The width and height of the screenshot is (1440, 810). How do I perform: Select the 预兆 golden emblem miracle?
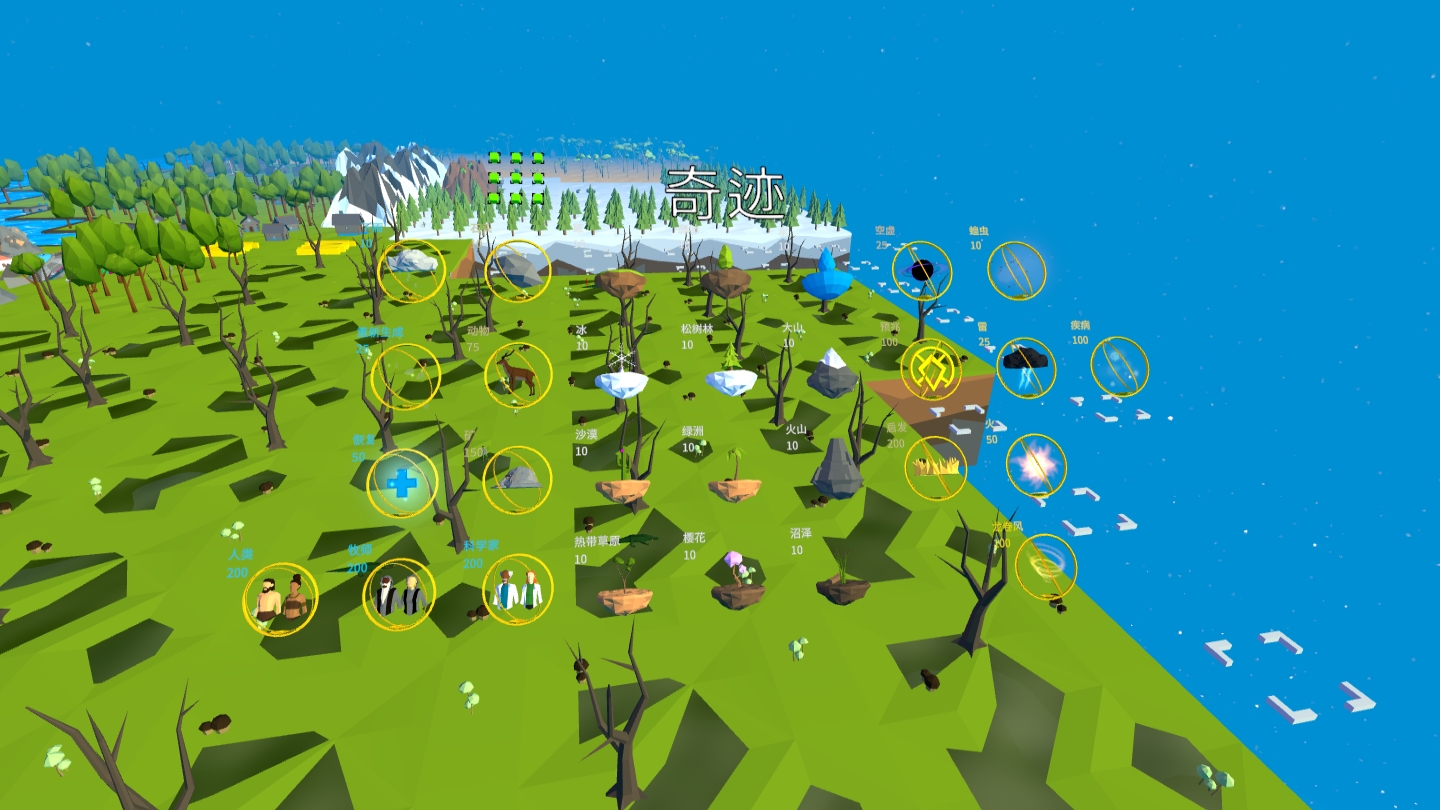[x=931, y=369]
